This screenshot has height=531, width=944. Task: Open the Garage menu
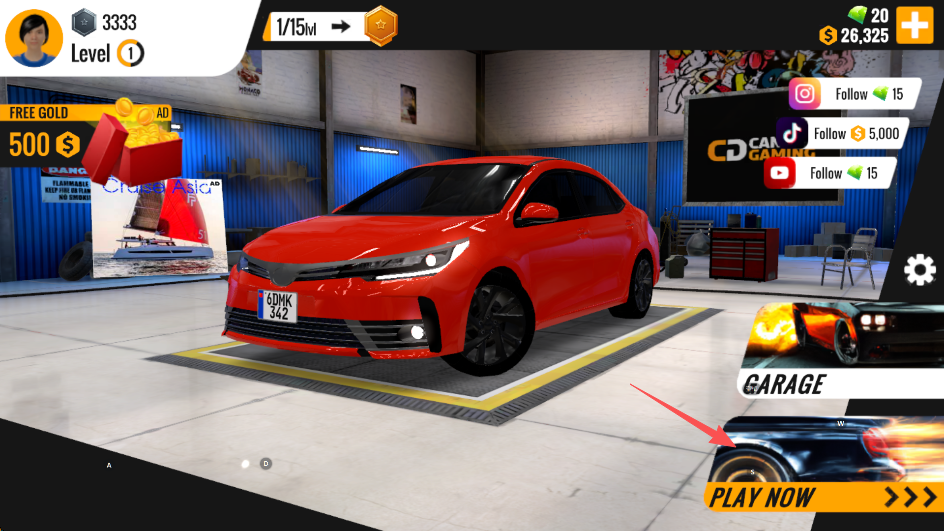pyautogui.click(x=840, y=350)
